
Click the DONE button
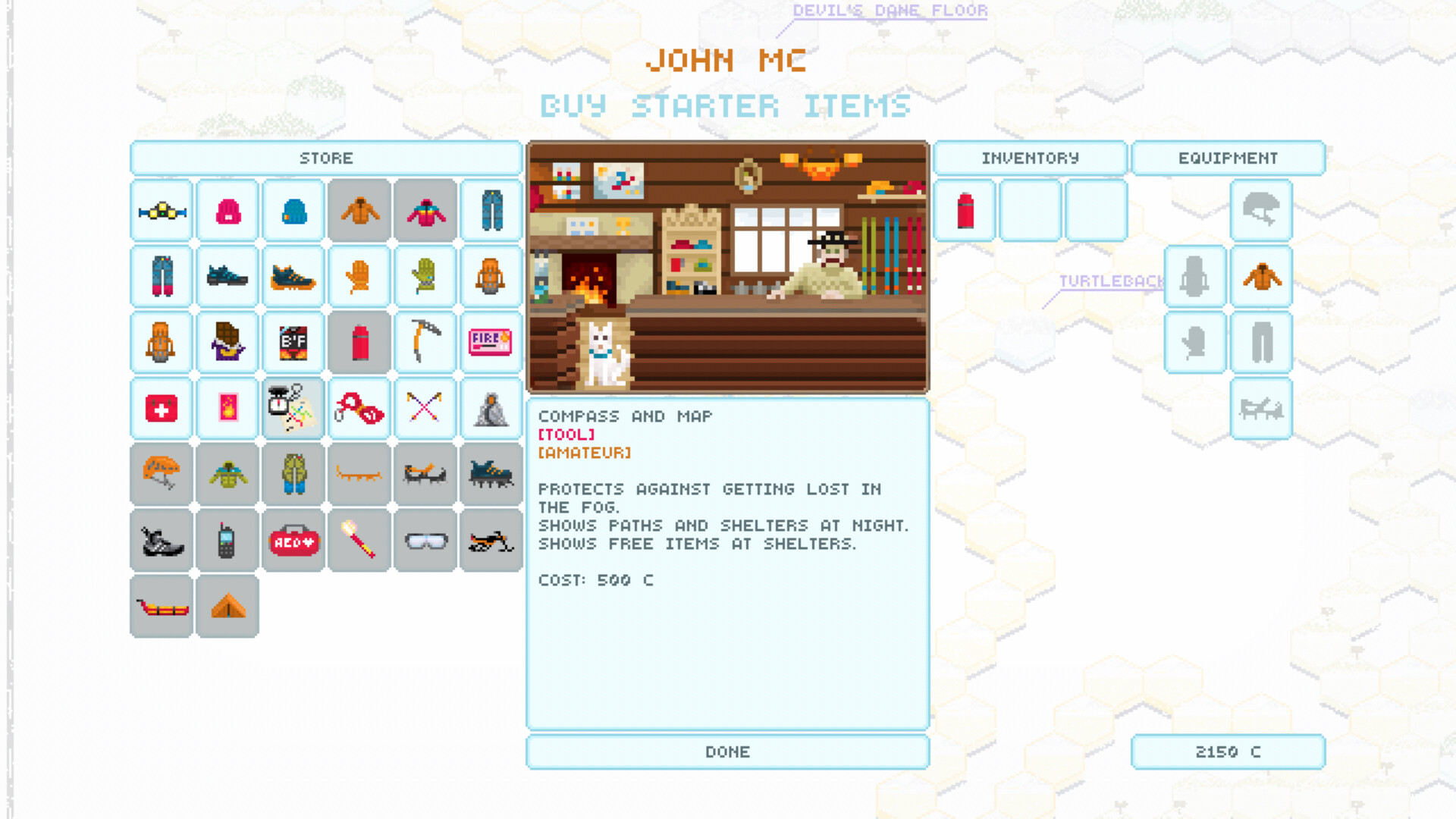(726, 752)
